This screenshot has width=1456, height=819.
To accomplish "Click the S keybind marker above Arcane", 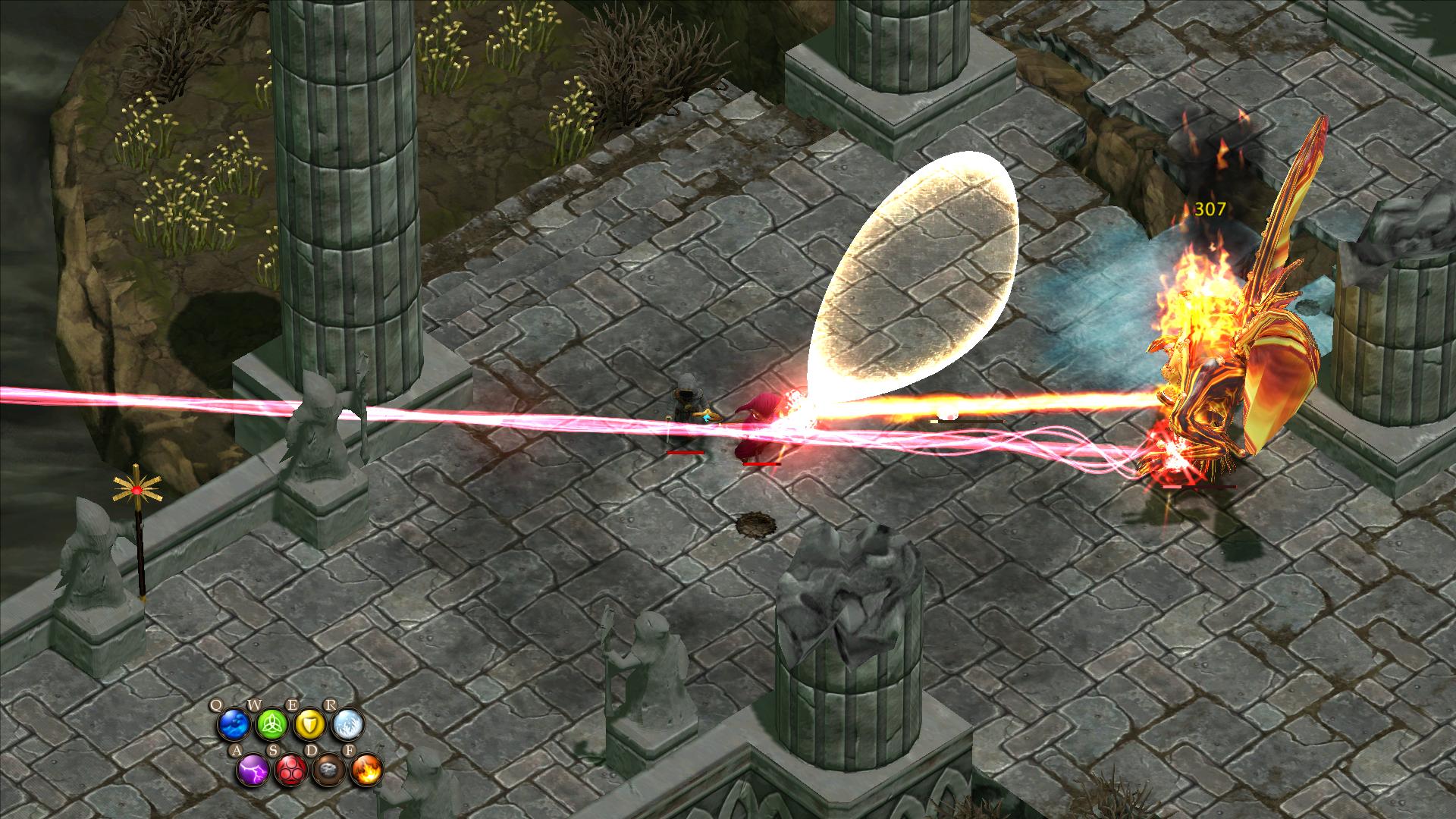I will [274, 750].
